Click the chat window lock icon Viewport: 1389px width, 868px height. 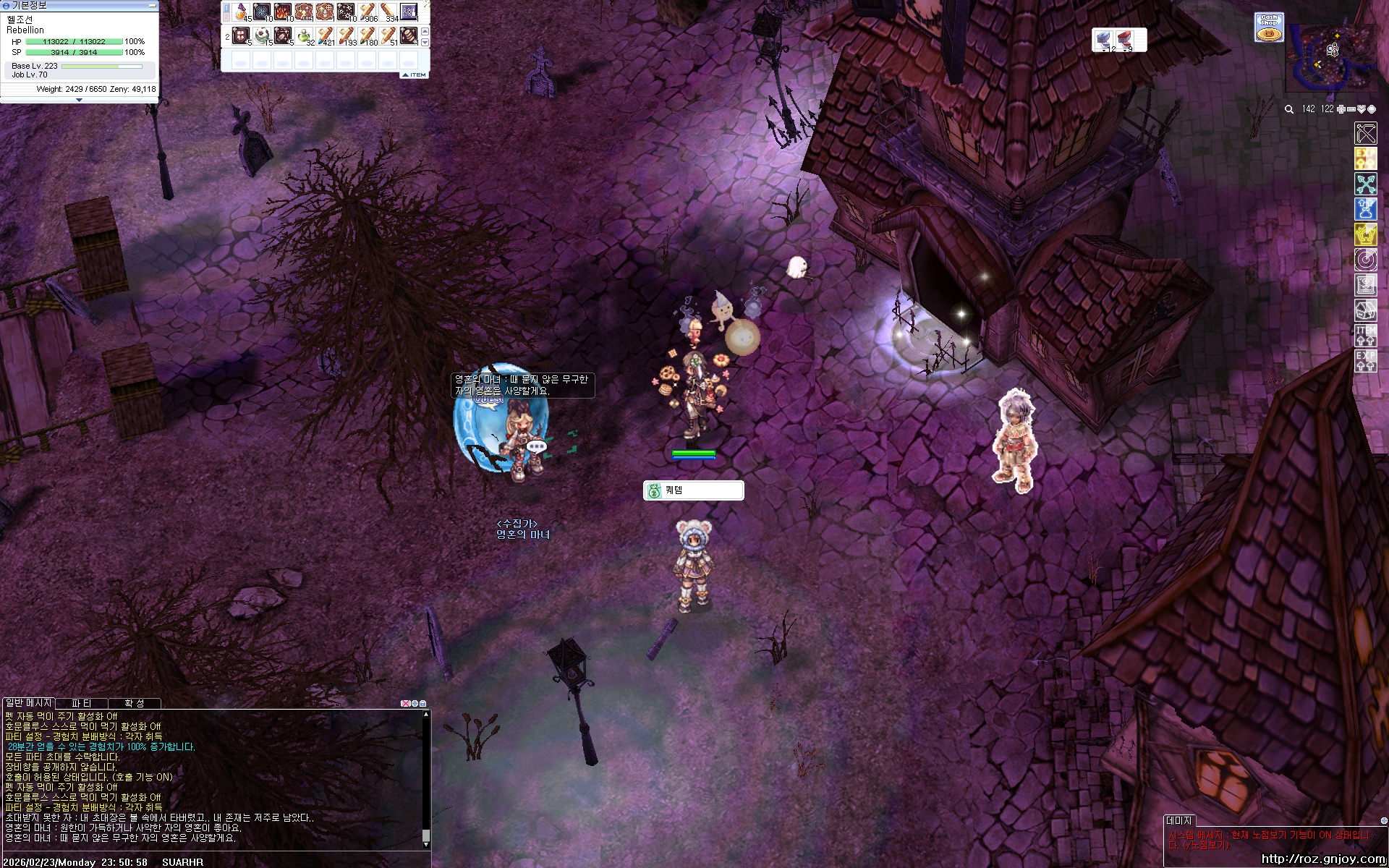tap(423, 703)
